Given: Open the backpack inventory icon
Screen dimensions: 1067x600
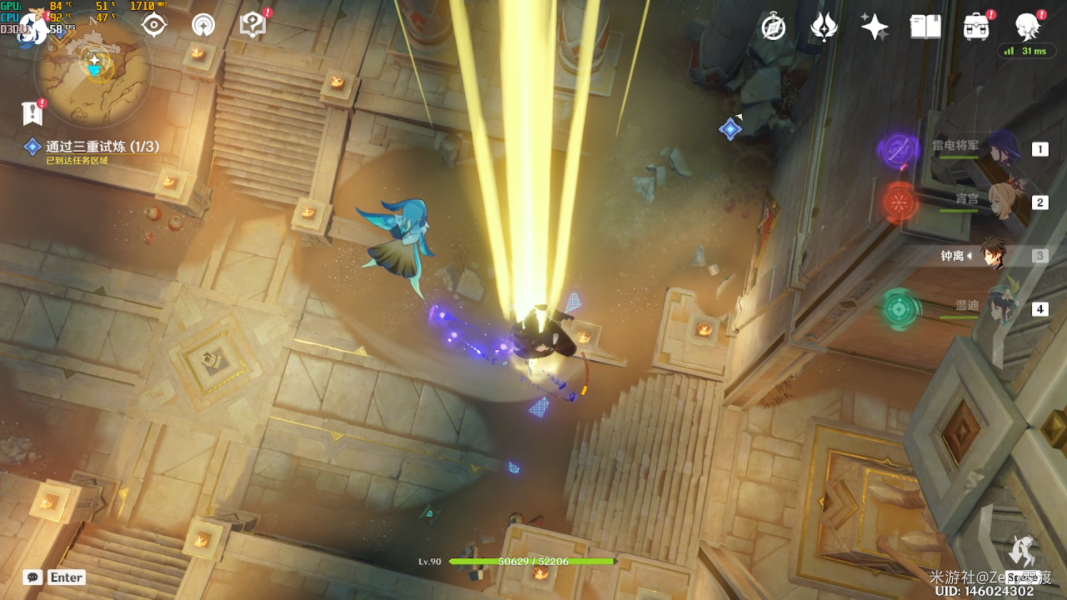Looking at the screenshot, I should 976,27.
